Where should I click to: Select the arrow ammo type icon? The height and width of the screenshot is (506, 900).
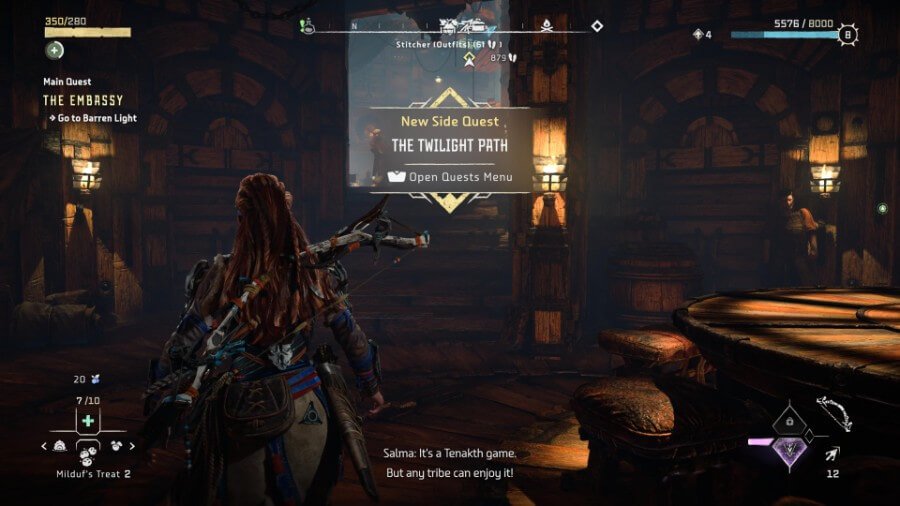pyautogui.click(x=832, y=454)
